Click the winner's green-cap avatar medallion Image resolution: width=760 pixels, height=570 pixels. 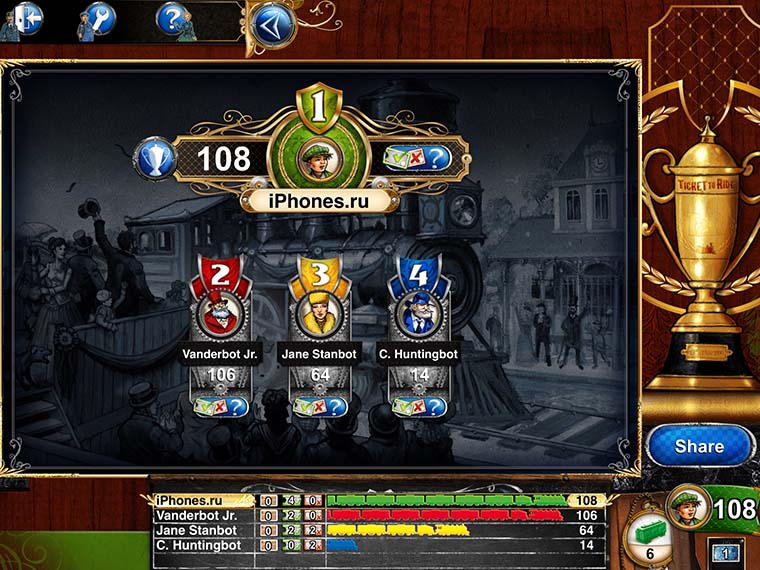coord(320,157)
